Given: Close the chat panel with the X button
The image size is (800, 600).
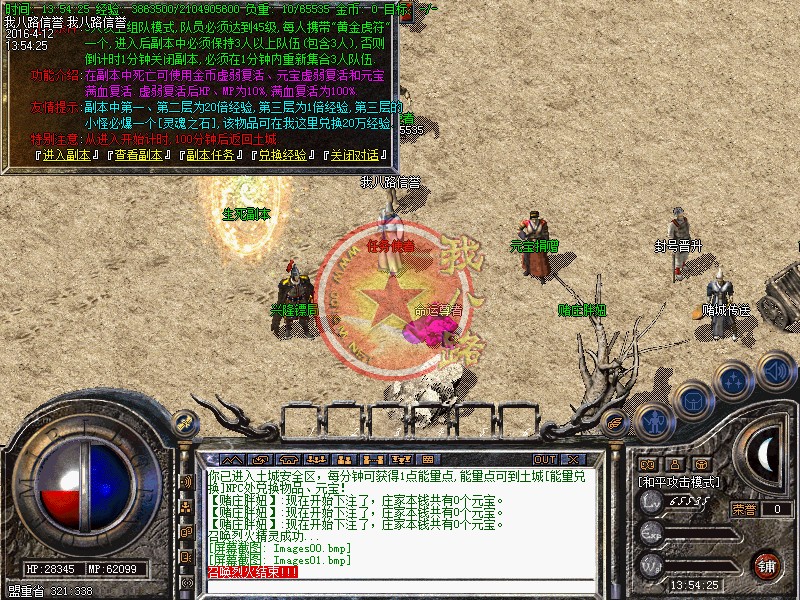Looking at the screenshot, I should (x=573, y=459).
